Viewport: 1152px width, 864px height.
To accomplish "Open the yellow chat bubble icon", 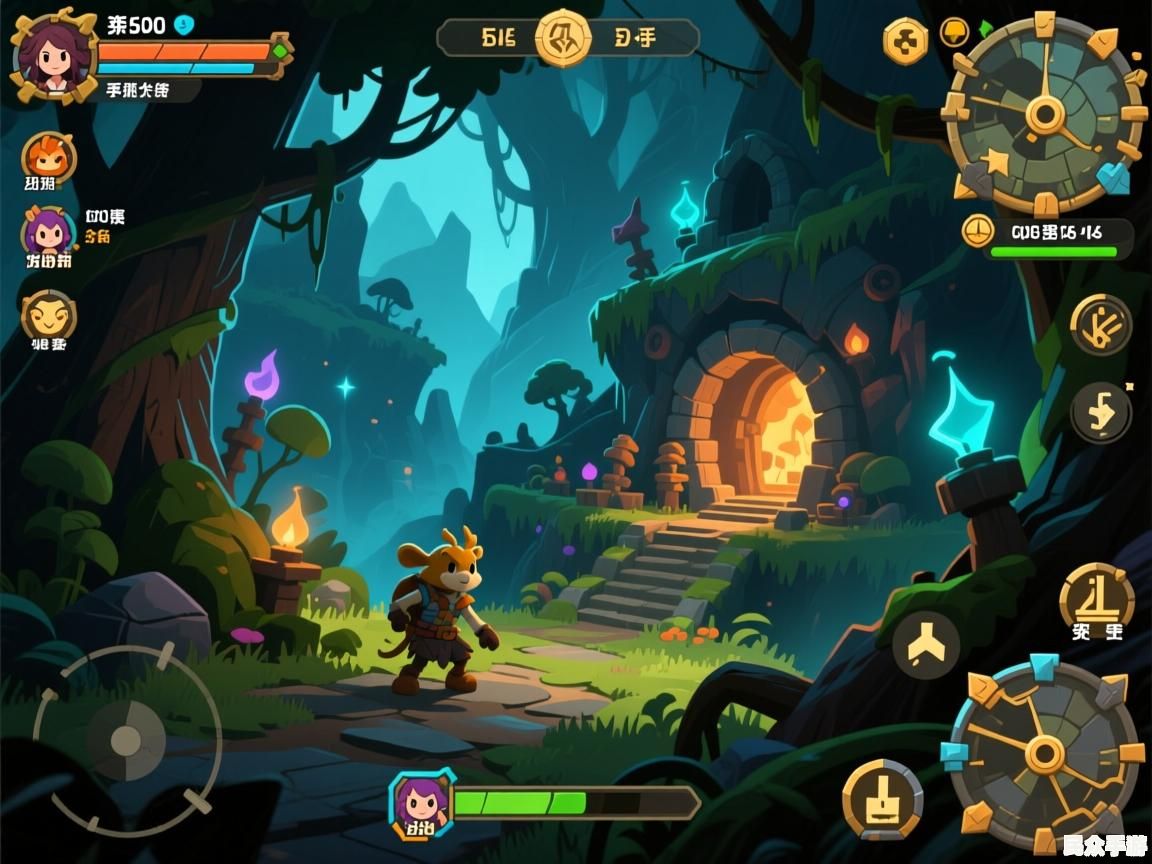I will pos(956,33).
